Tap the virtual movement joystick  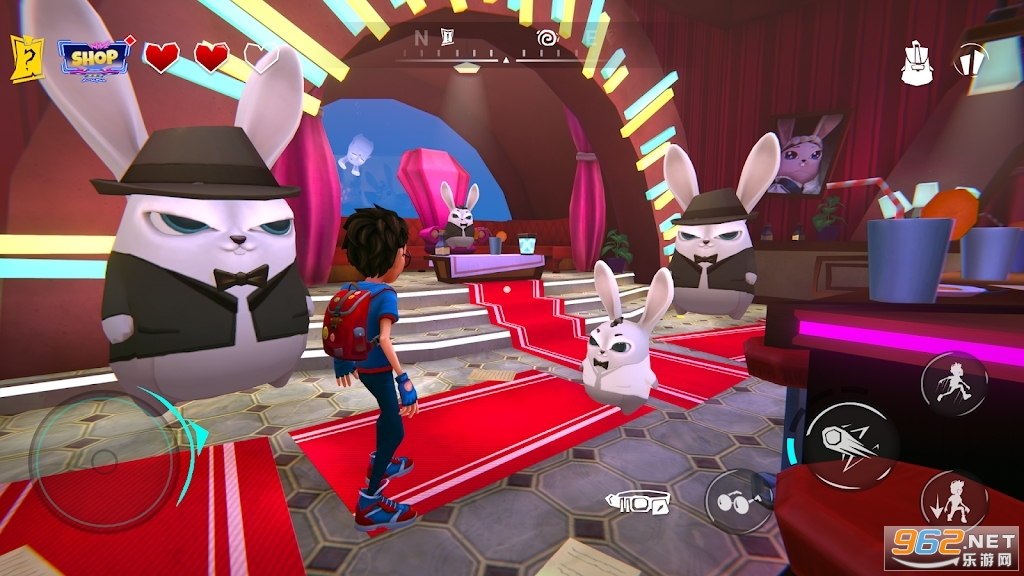[x=104, y=460]
